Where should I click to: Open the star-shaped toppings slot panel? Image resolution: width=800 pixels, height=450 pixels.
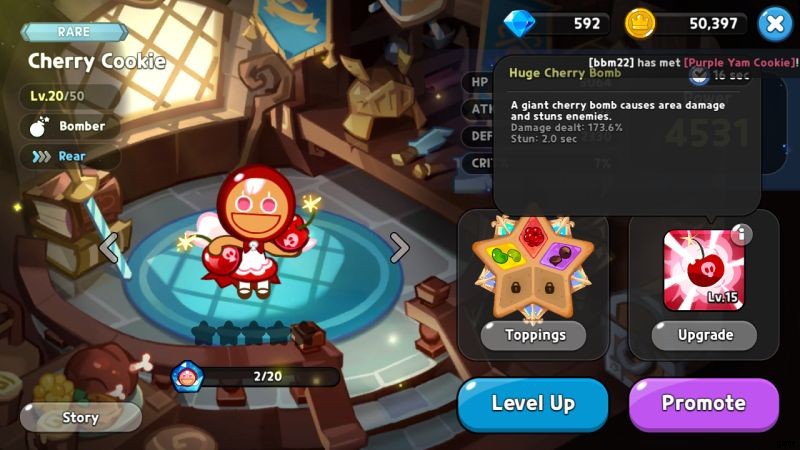coord(533,265)
